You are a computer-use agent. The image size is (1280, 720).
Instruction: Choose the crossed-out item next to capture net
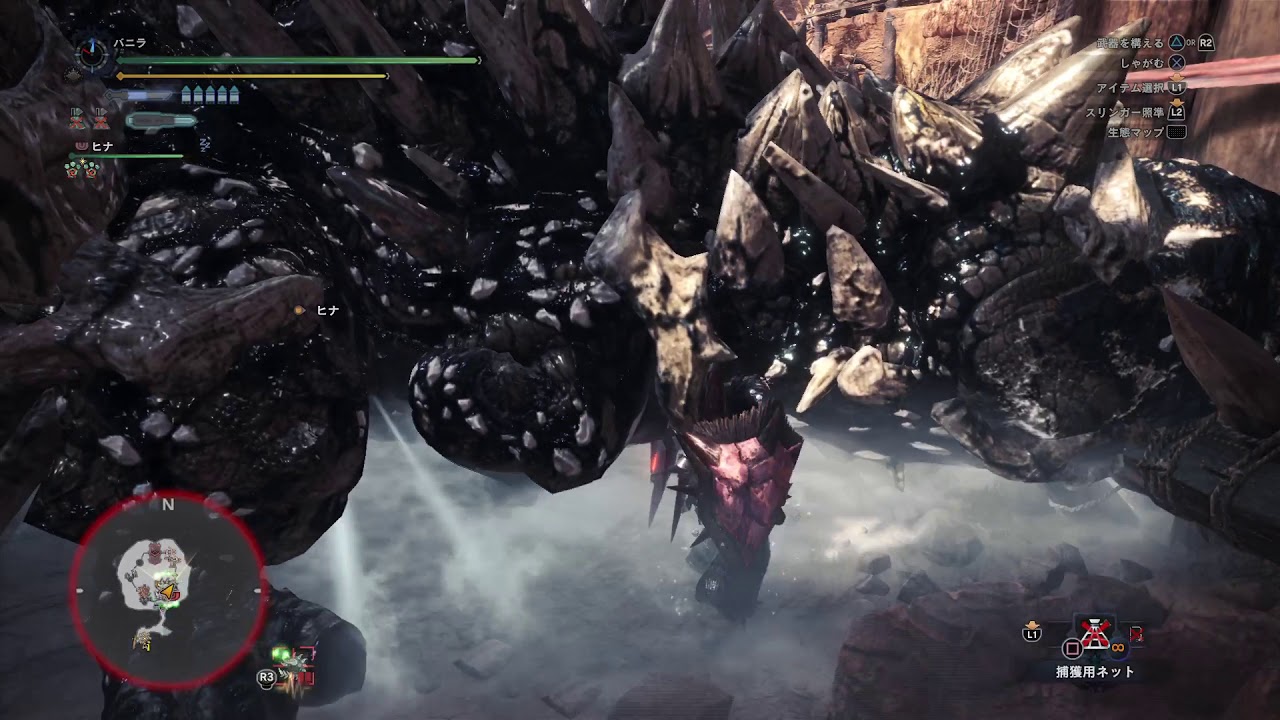(x=1096, y=633)
